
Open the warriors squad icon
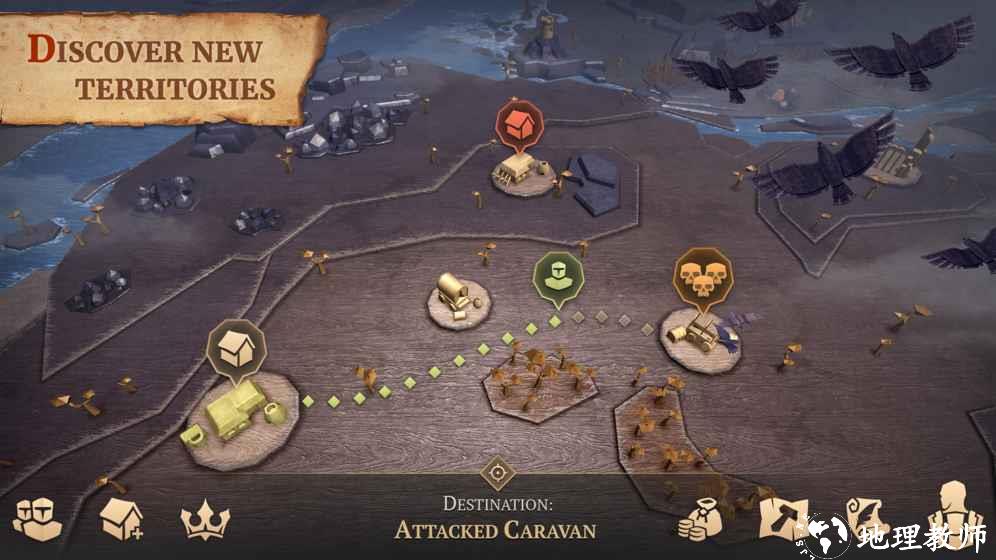click(38, 519)
